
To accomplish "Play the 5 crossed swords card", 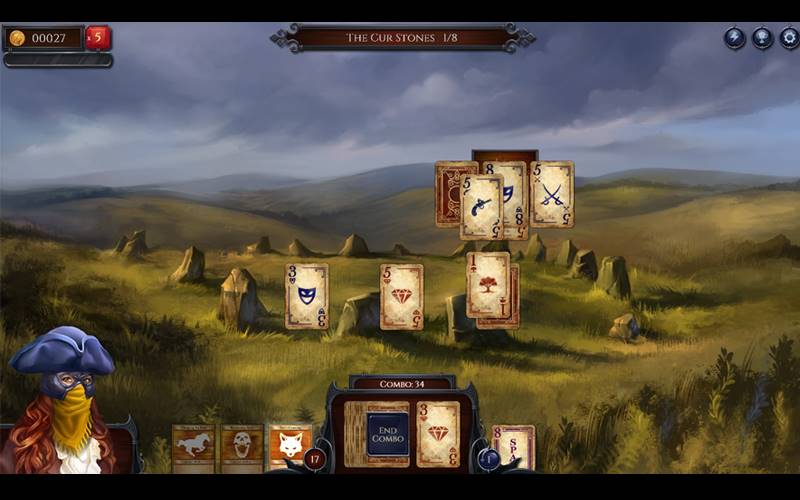I will point(553,194).
